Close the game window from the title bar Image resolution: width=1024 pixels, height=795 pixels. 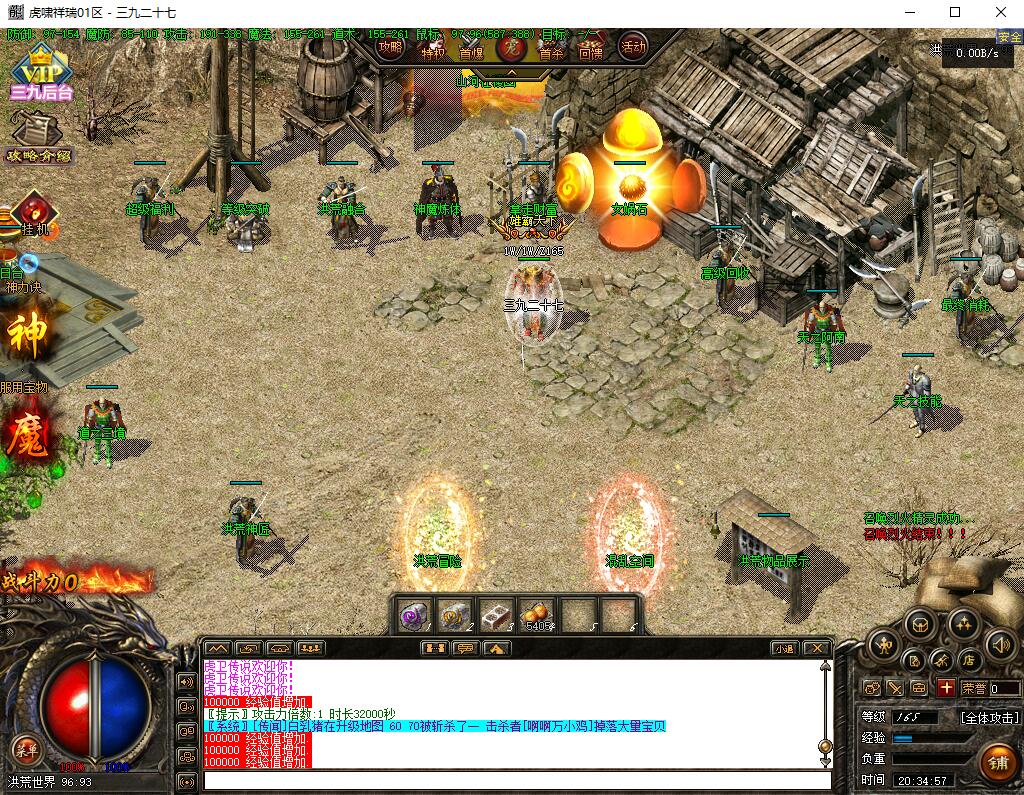1001,13
